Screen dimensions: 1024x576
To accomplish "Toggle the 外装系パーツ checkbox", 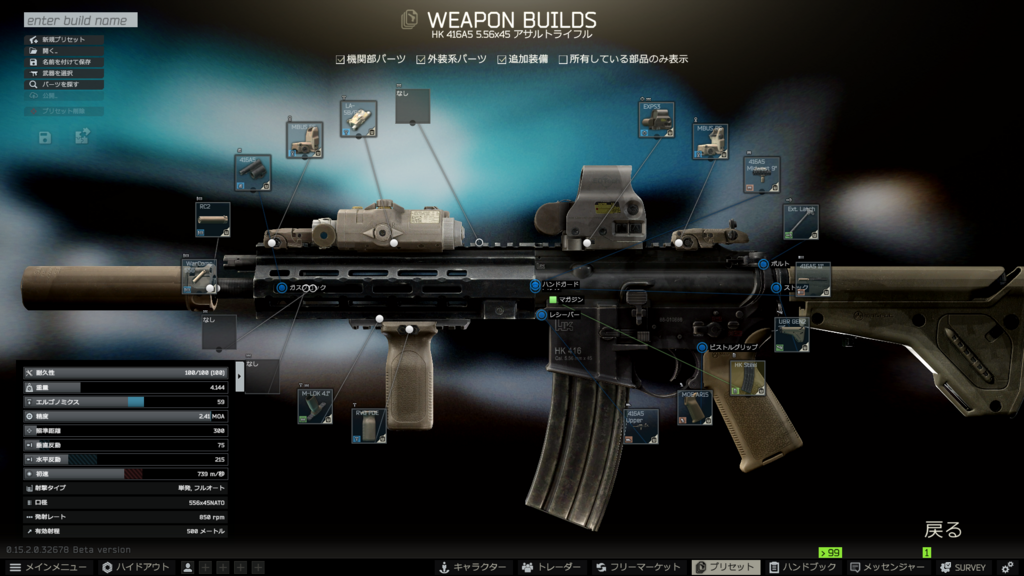I will click(x=422, y=59).
